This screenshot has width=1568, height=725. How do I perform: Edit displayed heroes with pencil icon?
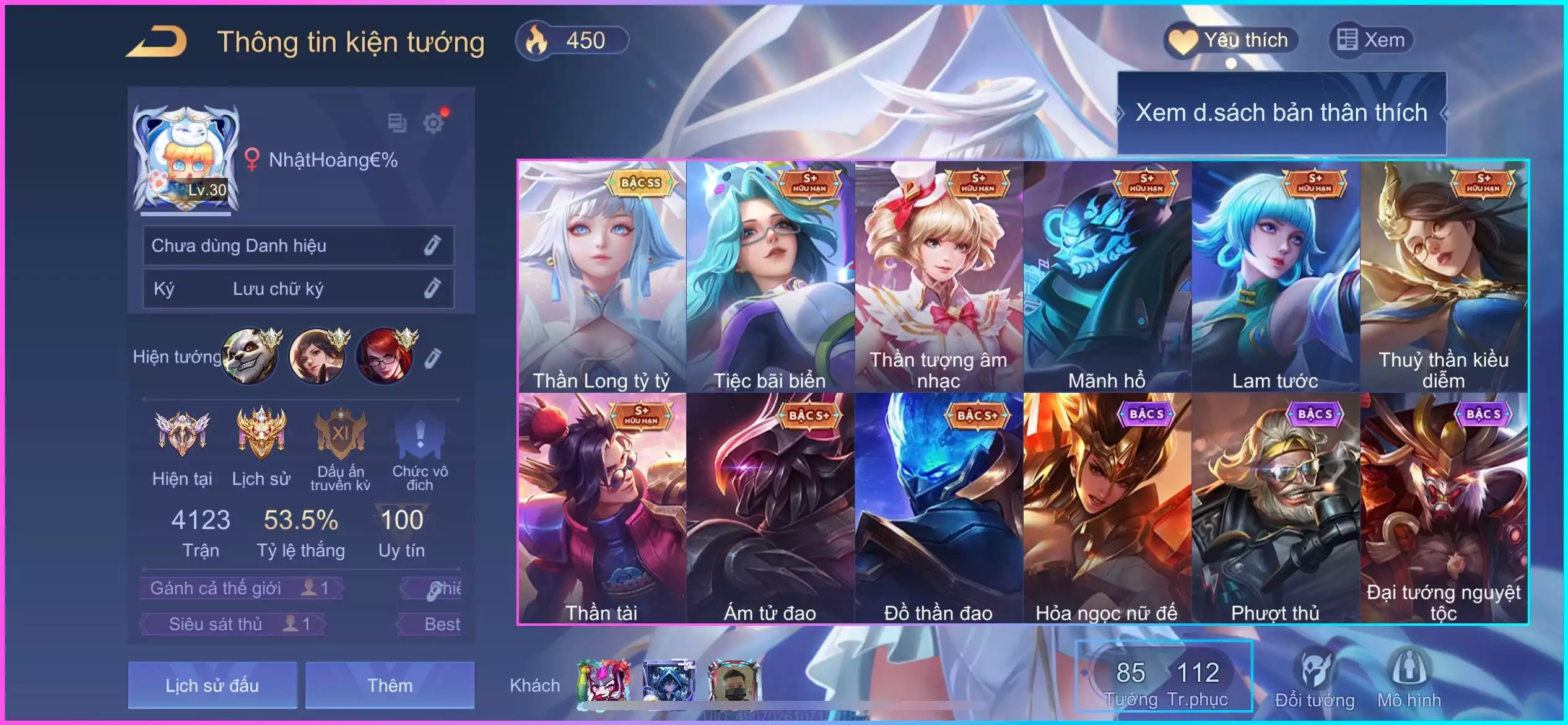433,358
